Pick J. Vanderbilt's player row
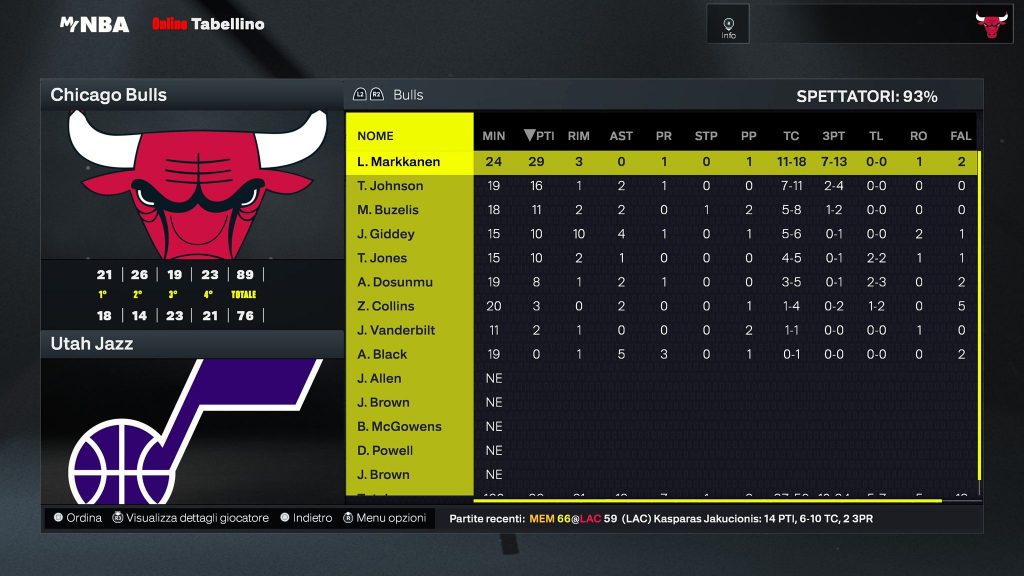Image resolution: width=1024 pixels, height=576 pixels. pyautogui.click(x=396, y=330)
